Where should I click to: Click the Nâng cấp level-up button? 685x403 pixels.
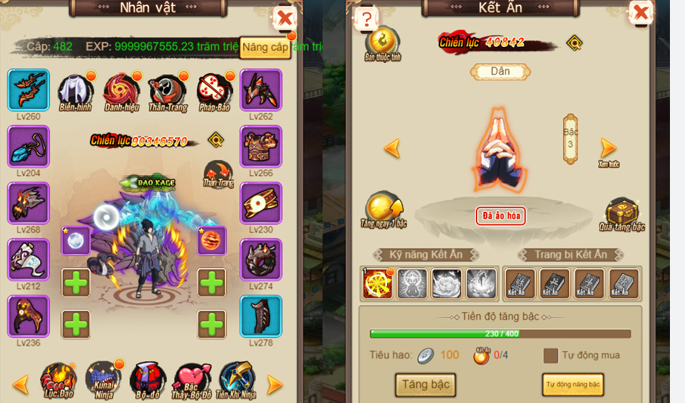[266, 48]
